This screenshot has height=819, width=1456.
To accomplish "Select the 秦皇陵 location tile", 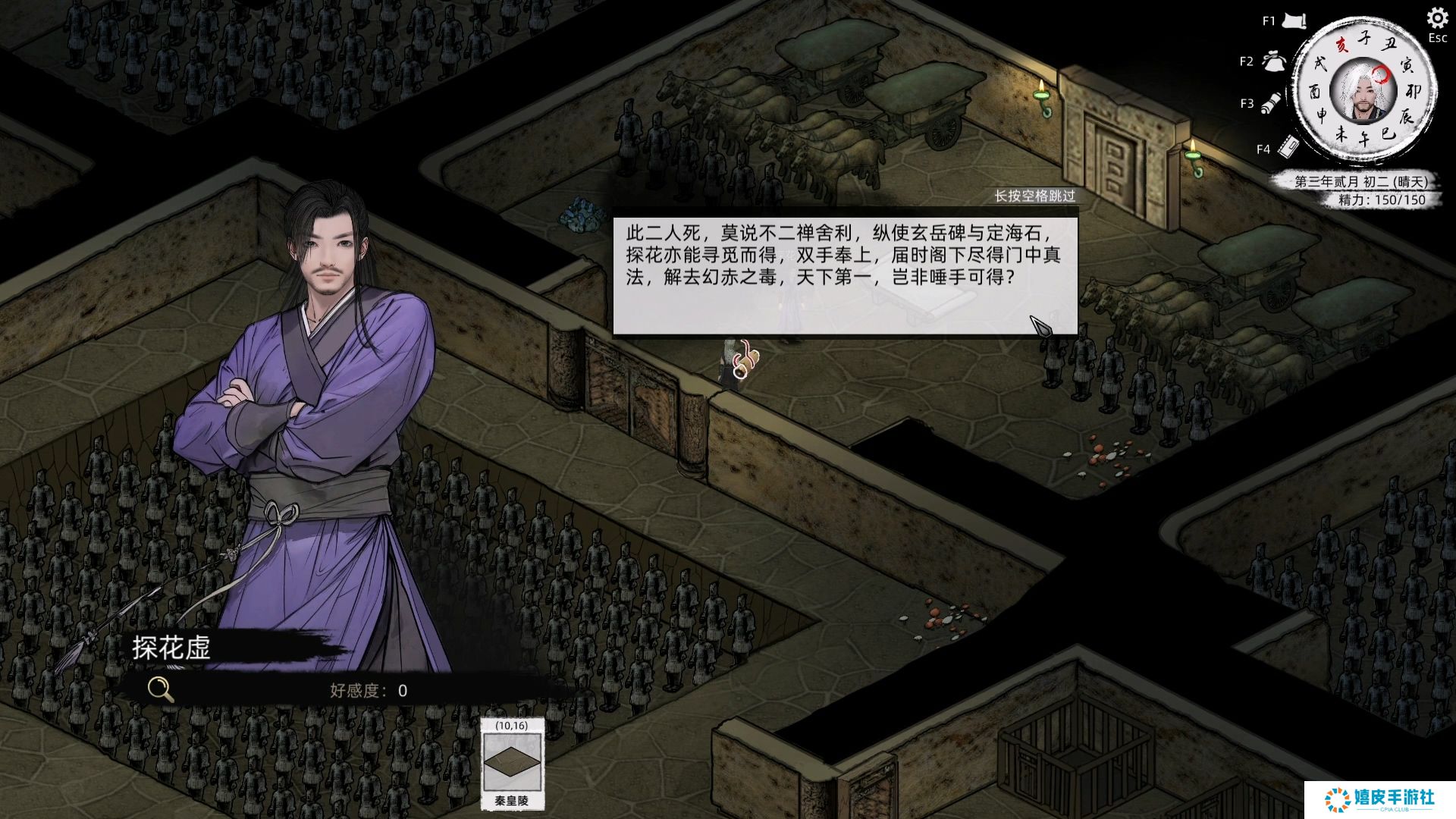I will [512, 764].
